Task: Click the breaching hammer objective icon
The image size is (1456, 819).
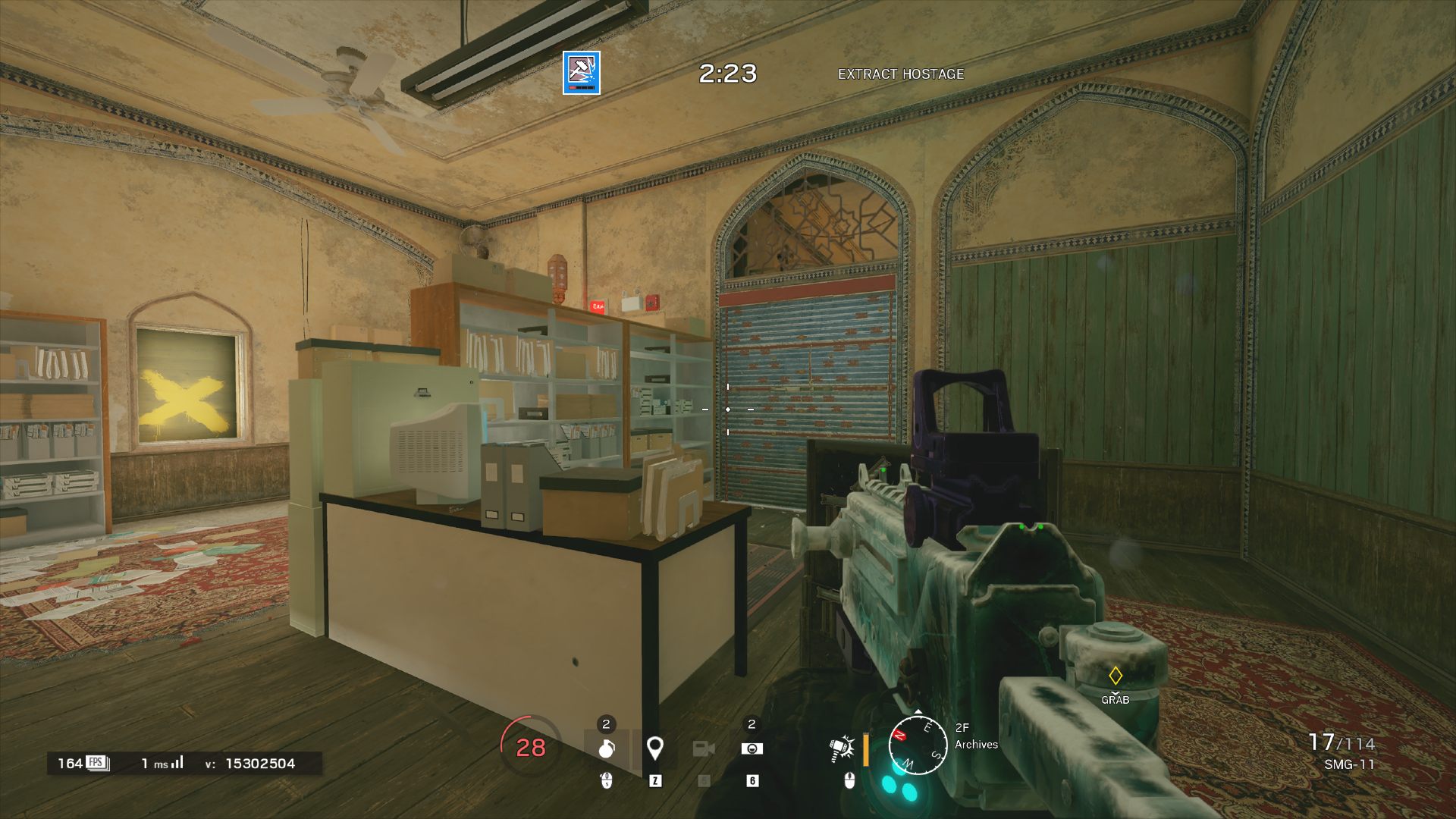Action: pos(580,73)
